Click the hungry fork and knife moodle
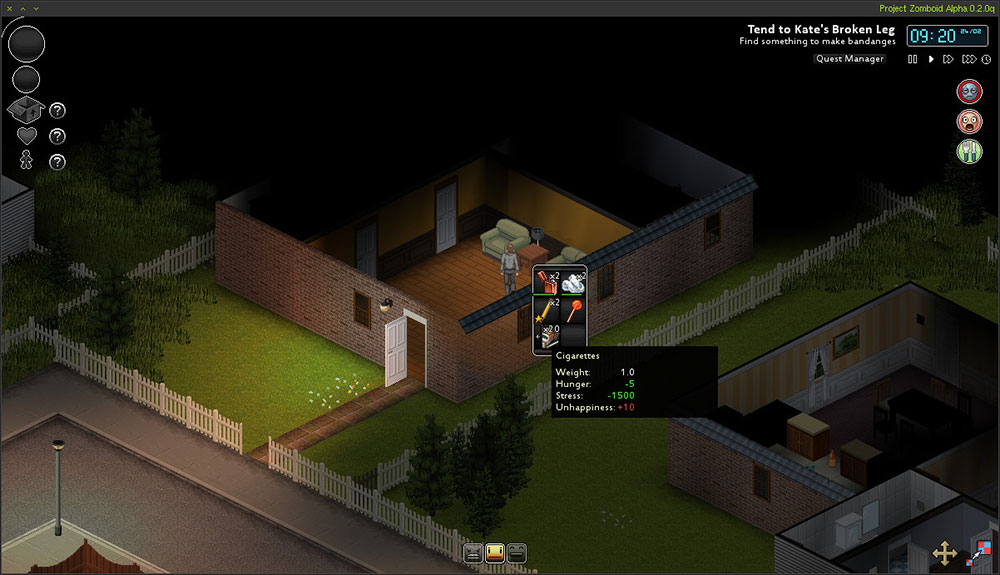The width and height of the screenshot is (1000, 575). (969, 151)
